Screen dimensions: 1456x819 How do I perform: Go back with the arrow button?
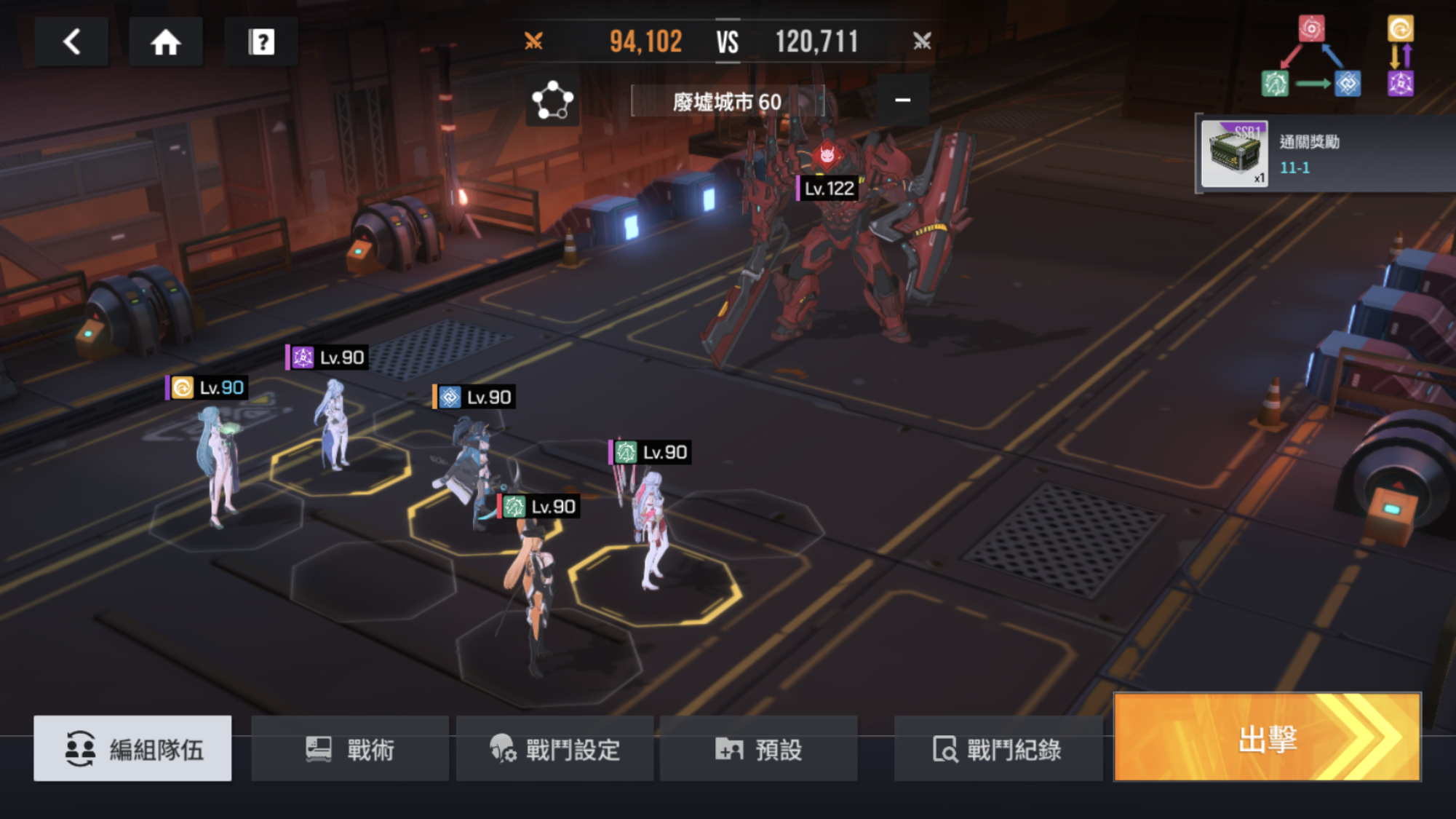pyautogui.click(x=71, y=41)
